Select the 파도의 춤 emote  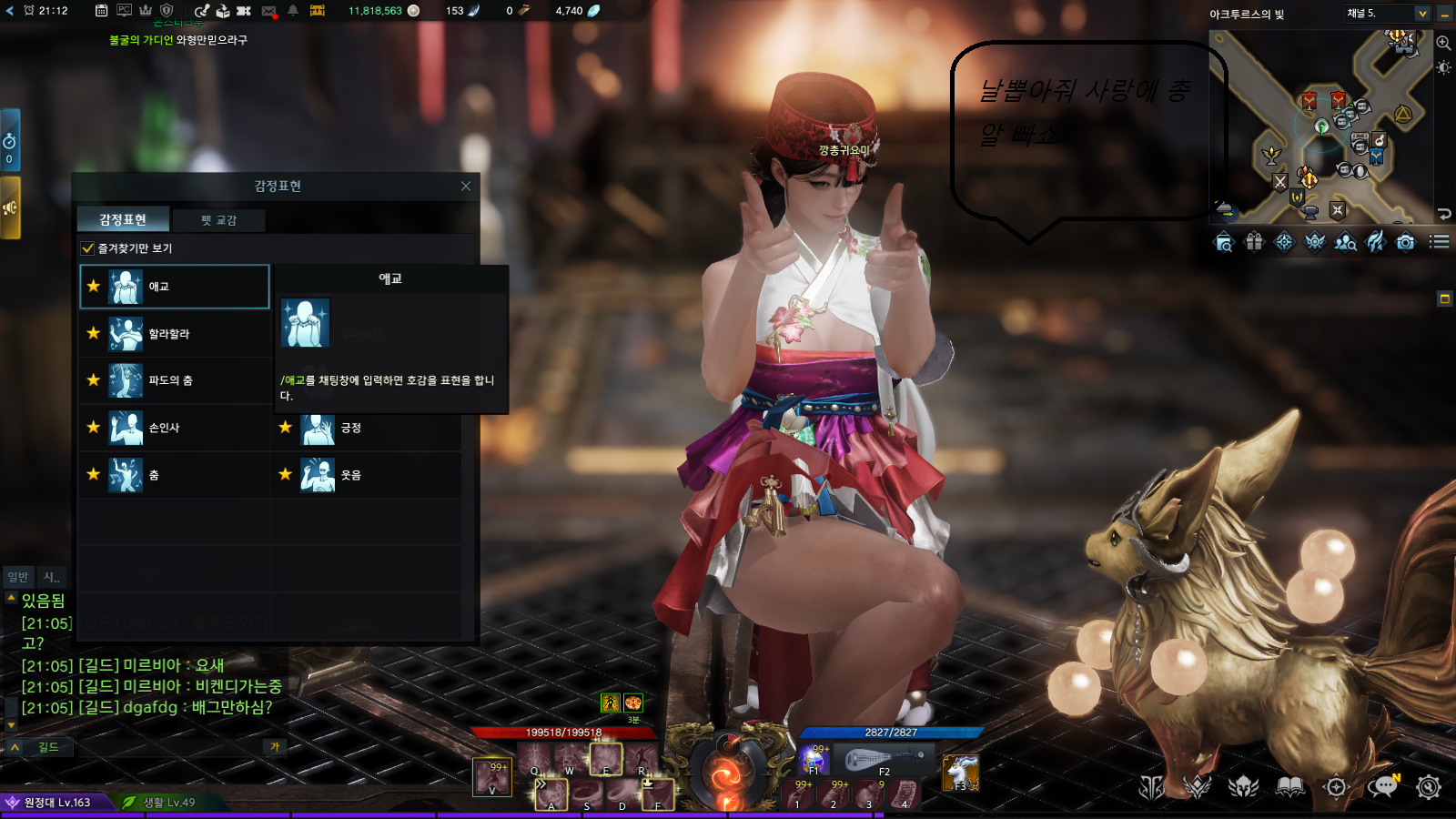click(173, 380)
